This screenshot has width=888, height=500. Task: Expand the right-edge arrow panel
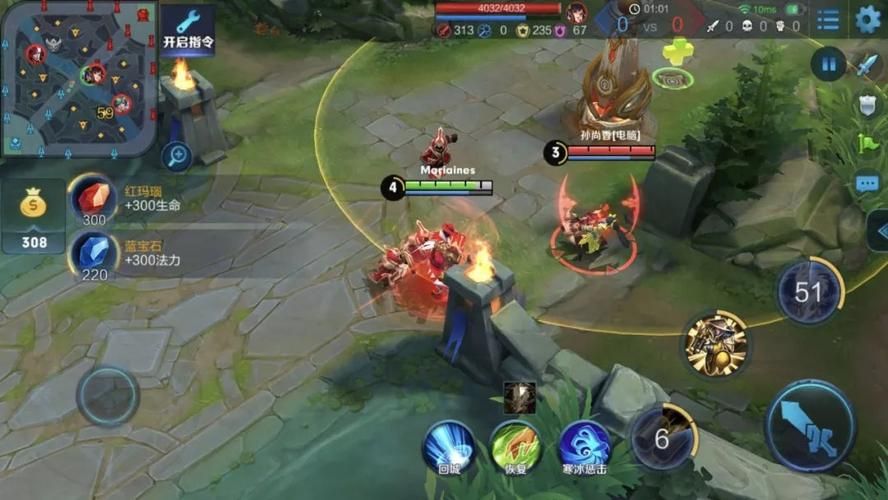tap(879, 232)
